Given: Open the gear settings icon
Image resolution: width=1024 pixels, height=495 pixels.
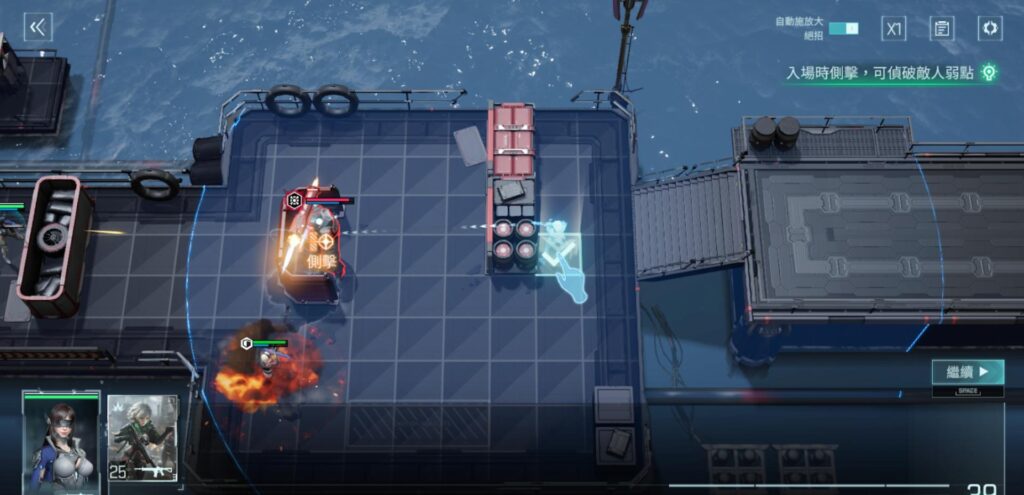Looking at the screenshot, I should pos(989,28).
